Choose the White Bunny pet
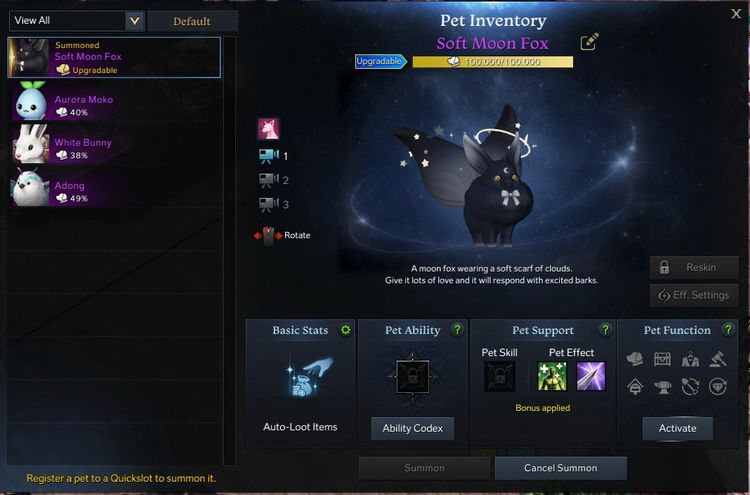 114,148
